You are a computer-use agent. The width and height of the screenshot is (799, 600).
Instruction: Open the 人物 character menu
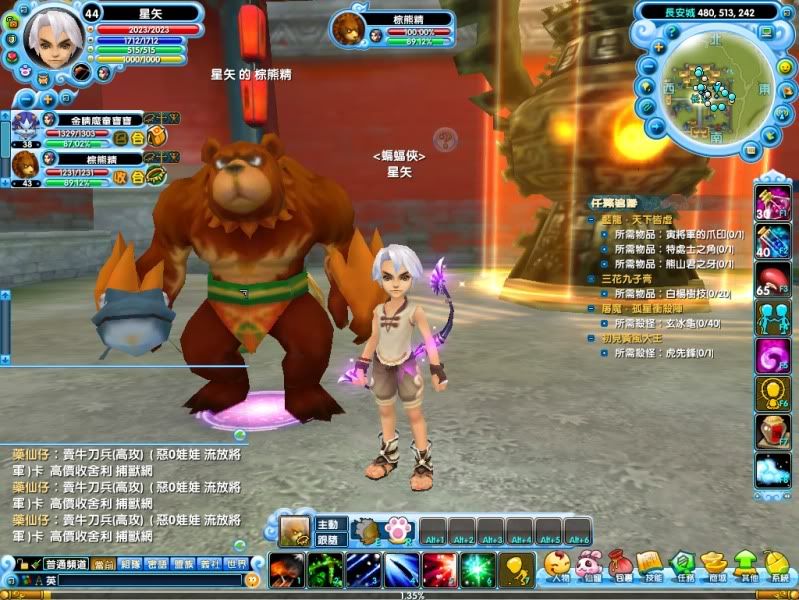(557, 566)
